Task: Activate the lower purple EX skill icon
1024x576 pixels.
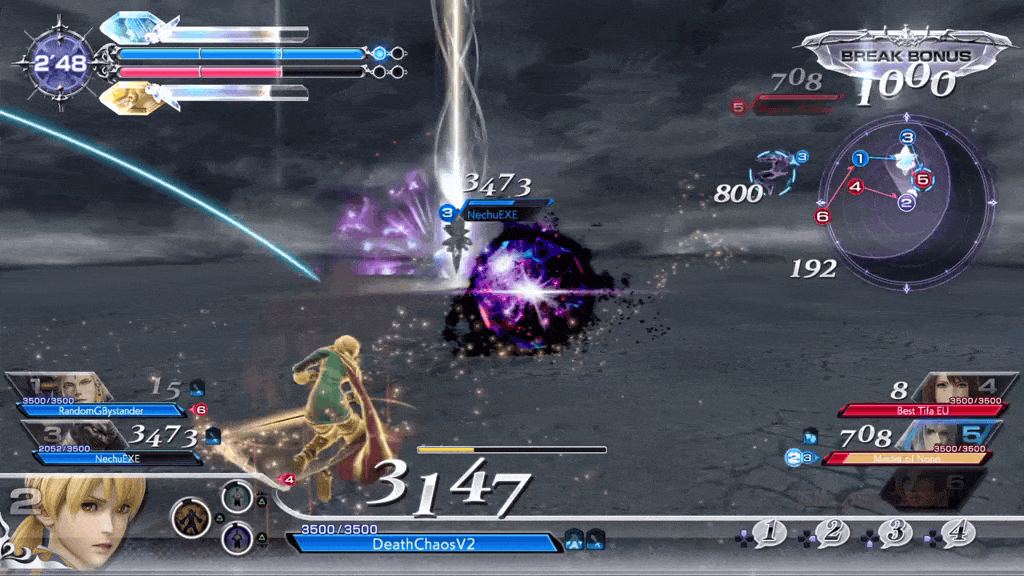Action: [237, 538]
